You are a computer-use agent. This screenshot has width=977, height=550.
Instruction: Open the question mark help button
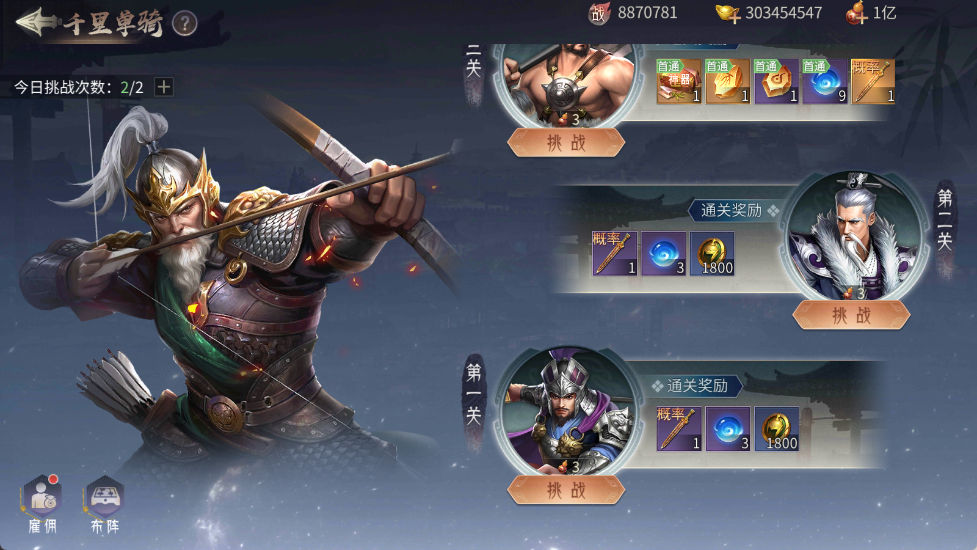point(184,23)
